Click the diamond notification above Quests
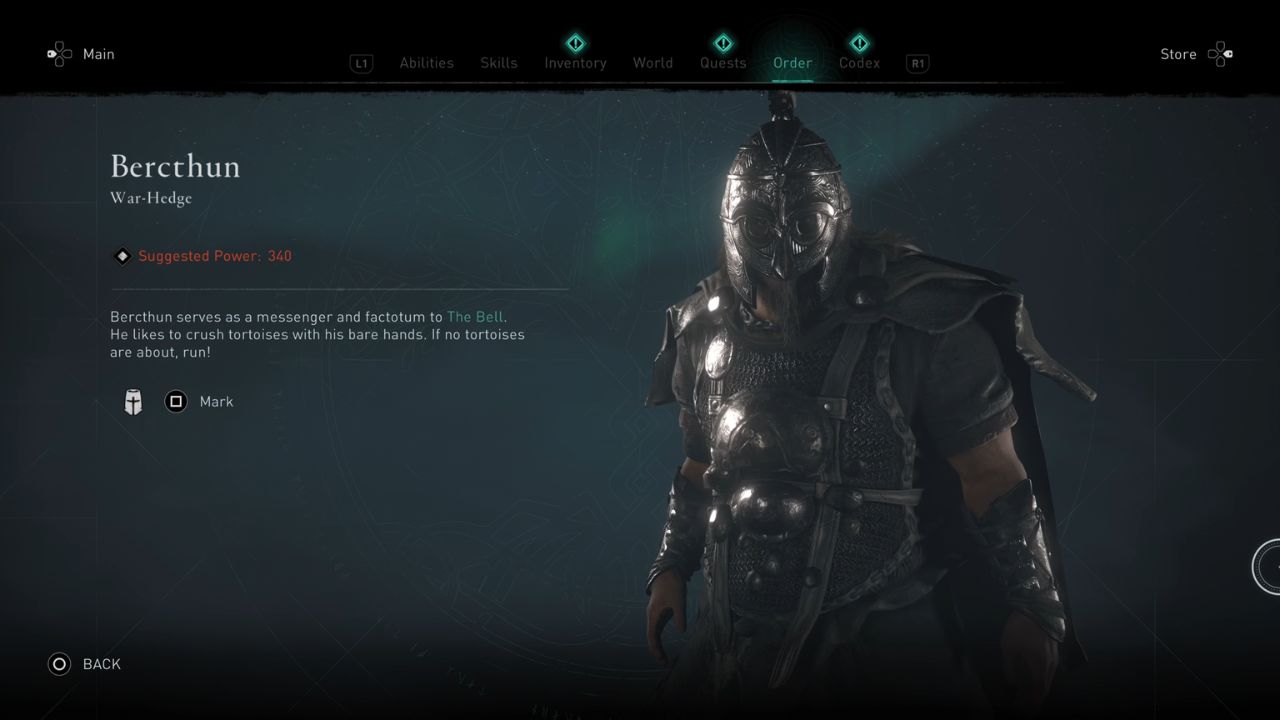Viewport: 1280px width, 720px height. 723,43
